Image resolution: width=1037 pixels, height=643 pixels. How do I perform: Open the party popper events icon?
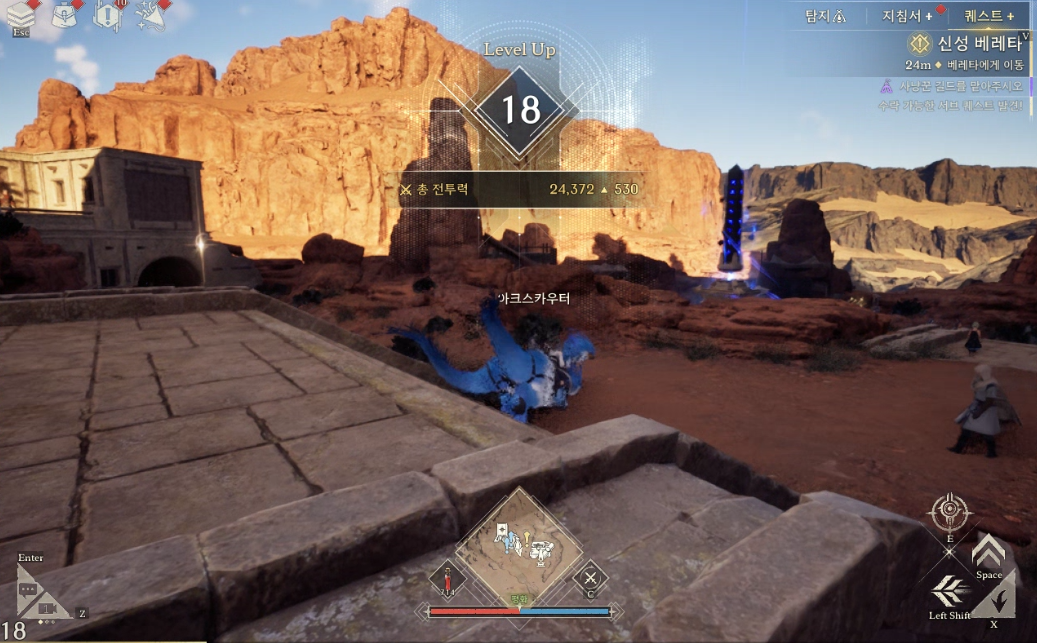click(150, 15)
